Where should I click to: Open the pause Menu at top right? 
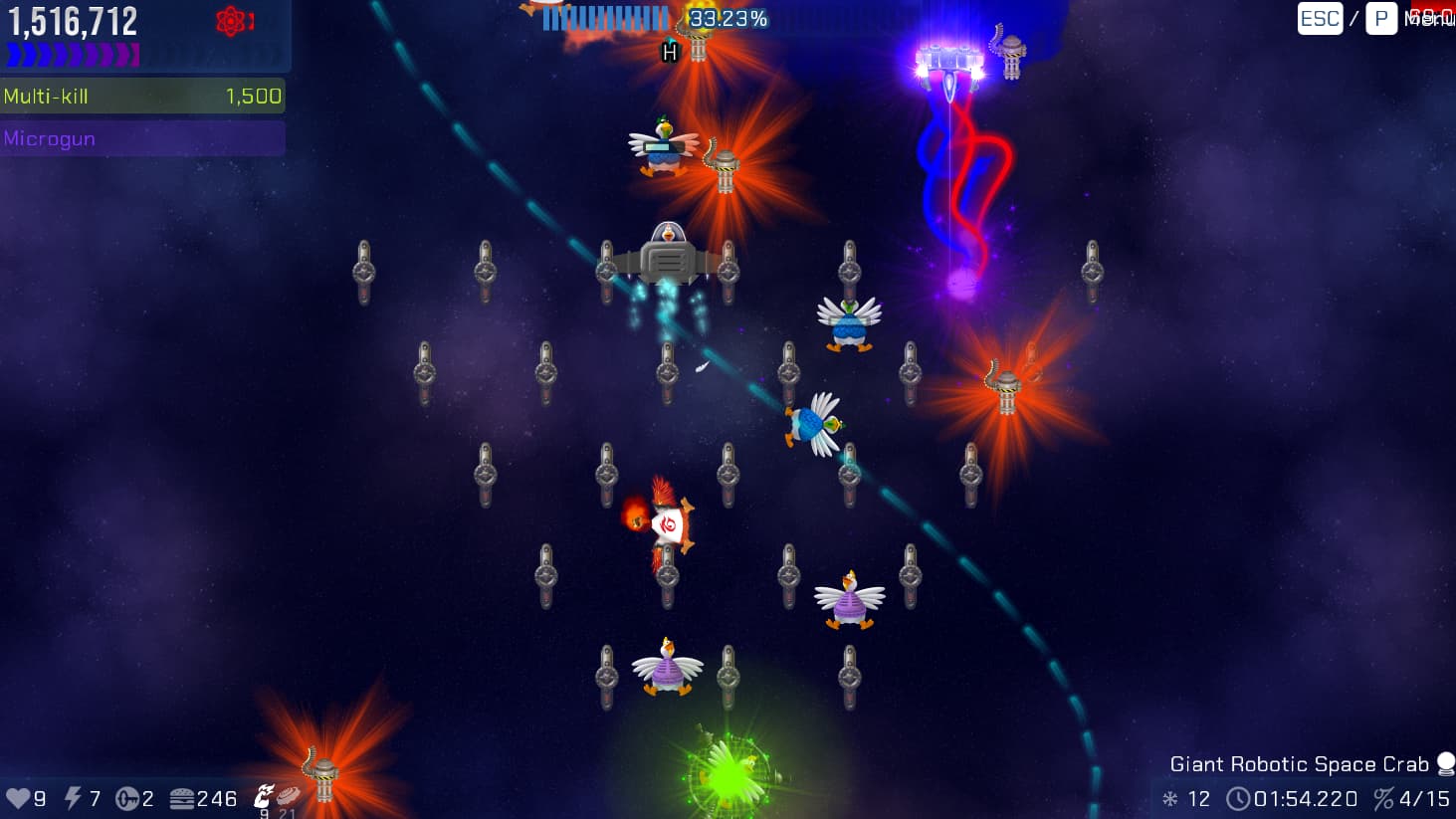(1428, 19)
